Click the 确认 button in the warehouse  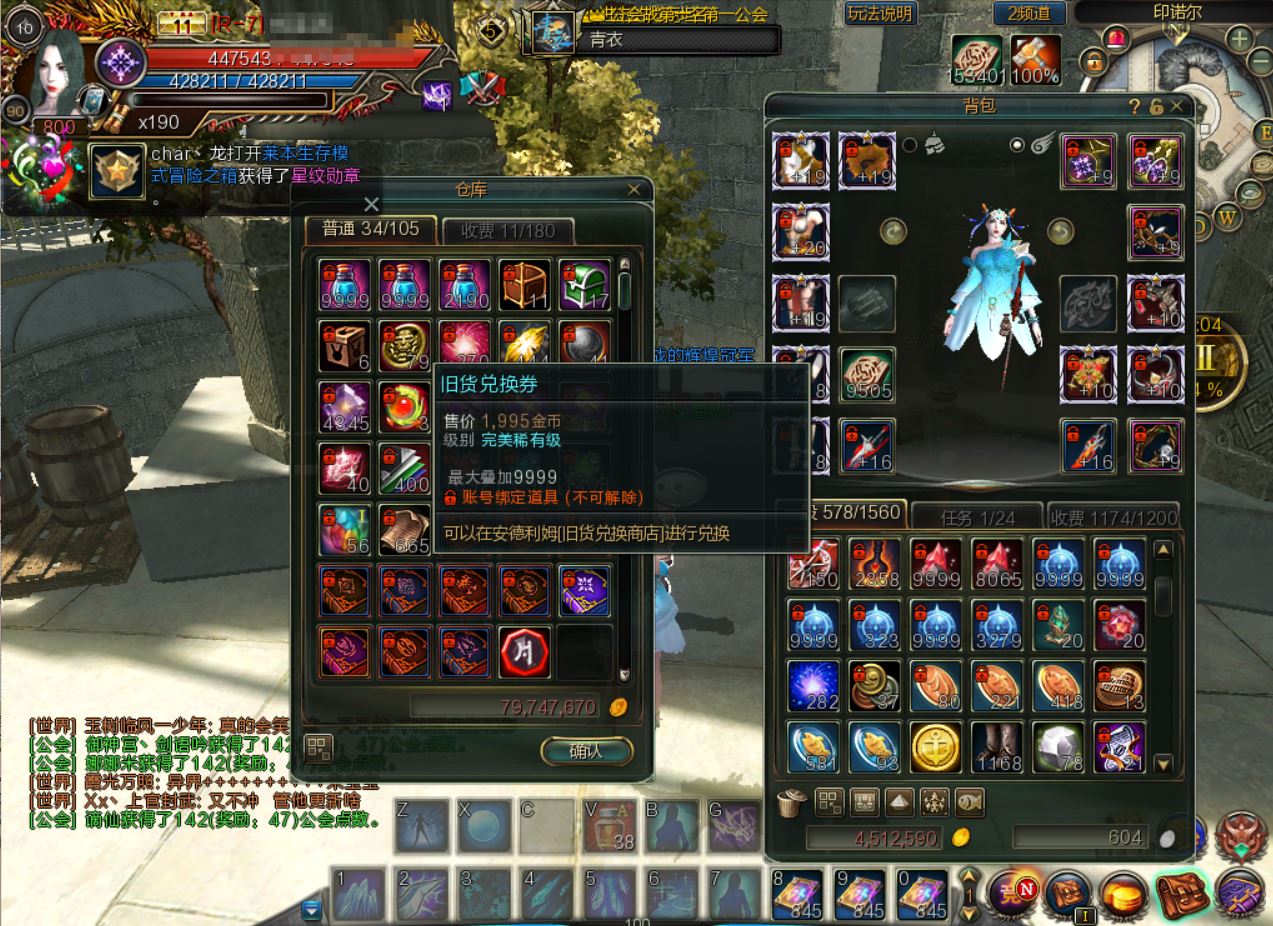pos(586,751)
